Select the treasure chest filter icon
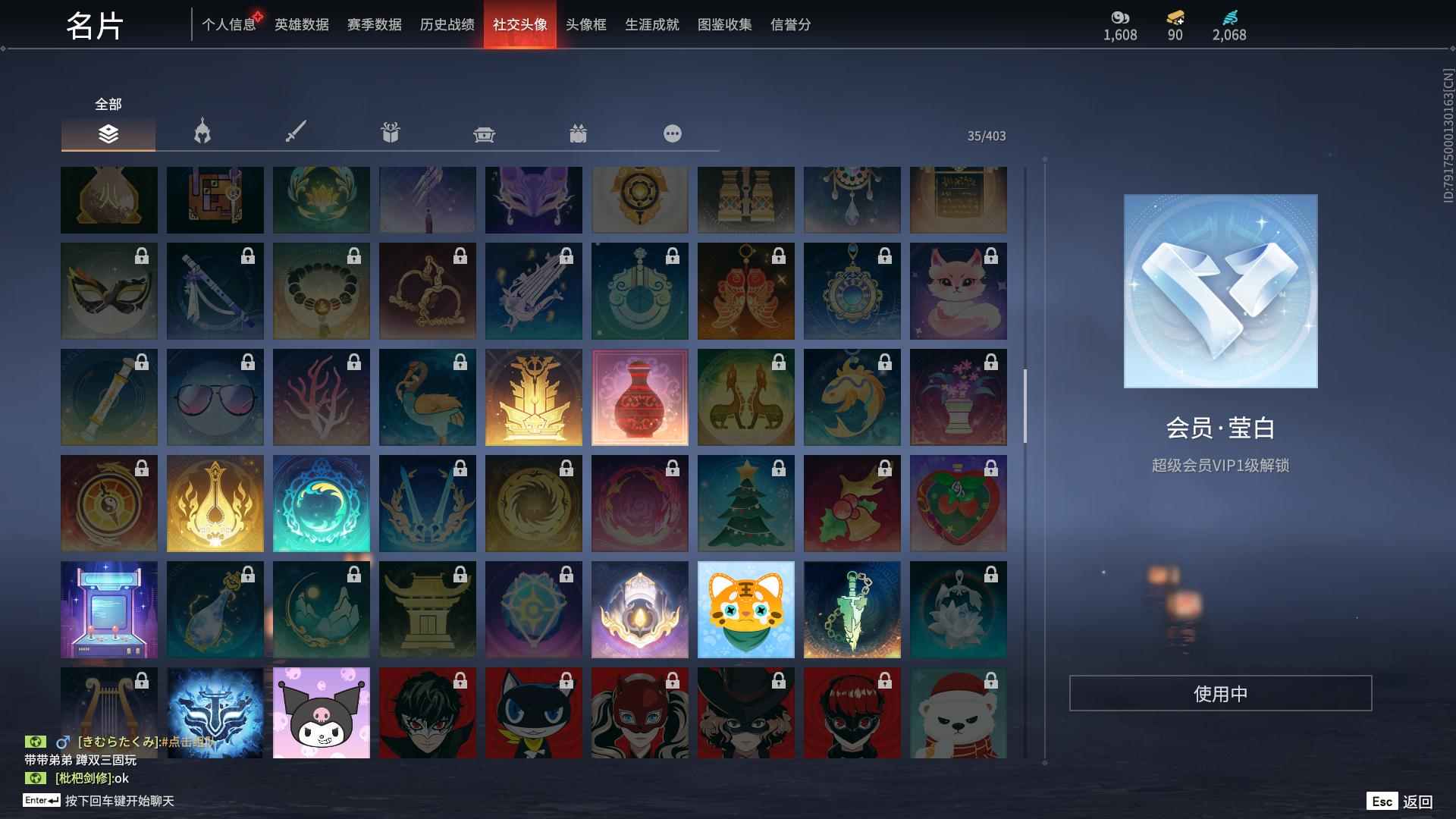The height and width of the screenshot is (819, 1456). click(x=485, y=133)
